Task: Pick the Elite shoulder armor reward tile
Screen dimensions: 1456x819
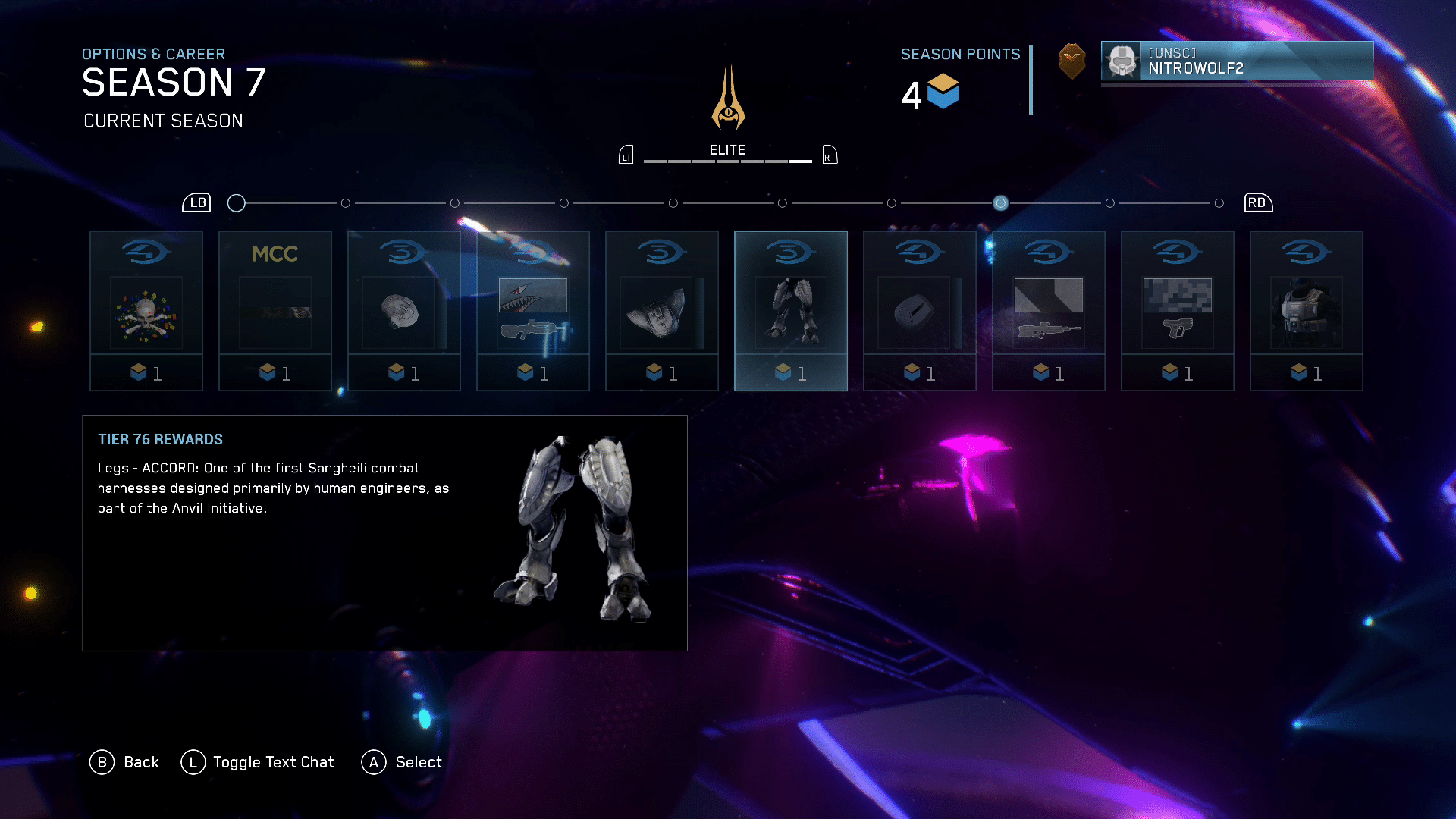Action: click(x=662, y=311)
